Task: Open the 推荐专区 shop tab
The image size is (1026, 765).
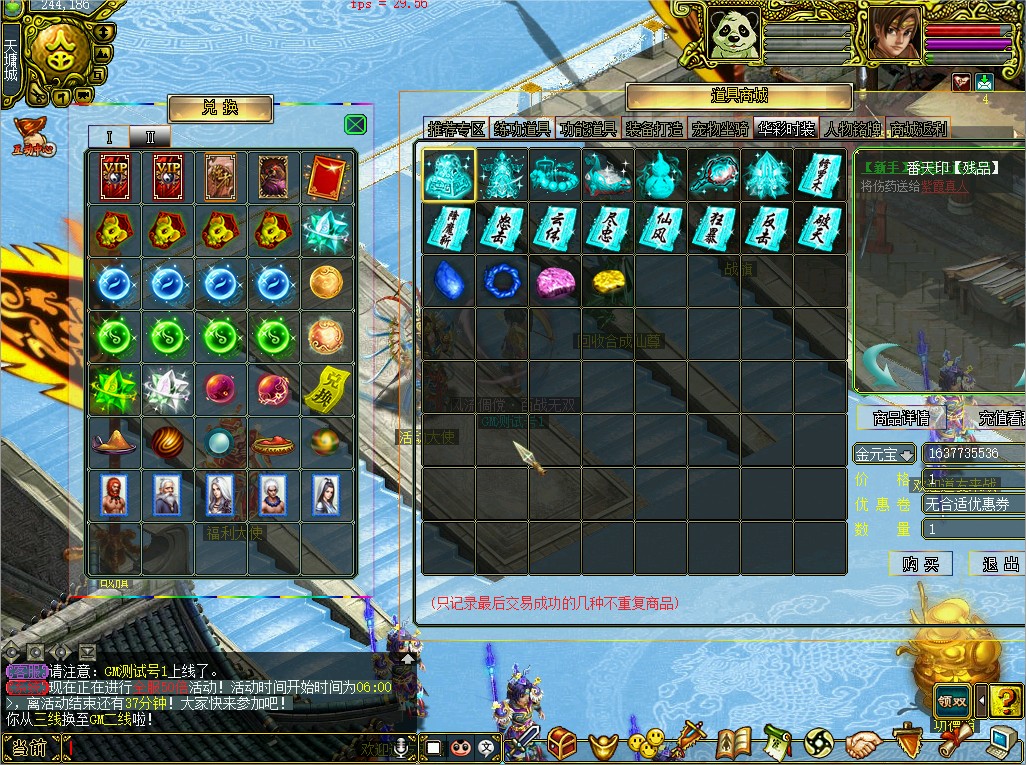Action: click(456, 129)
